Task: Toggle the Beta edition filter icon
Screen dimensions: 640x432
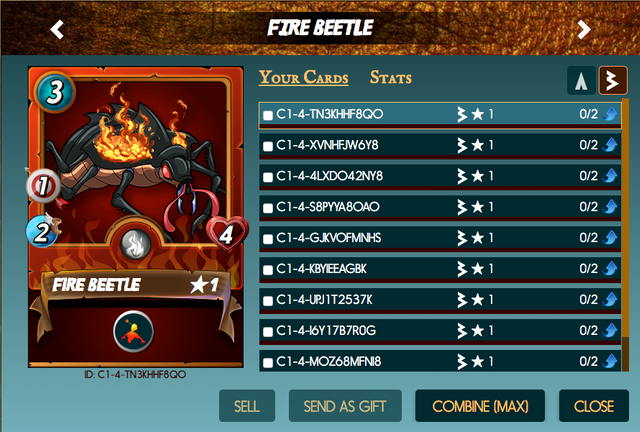Action: coord(612,81)
